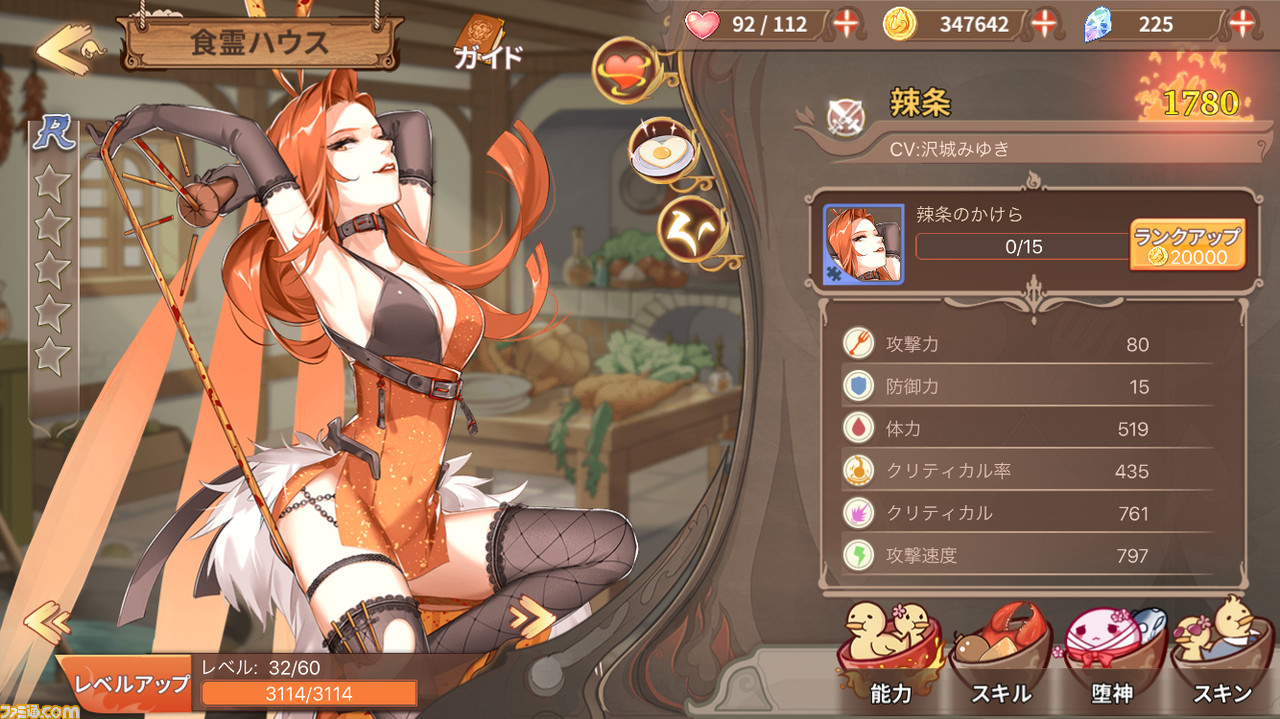This screenshot has height=719, width=1280.
Task: Add more gold coins
Action: click(1044, 23)
